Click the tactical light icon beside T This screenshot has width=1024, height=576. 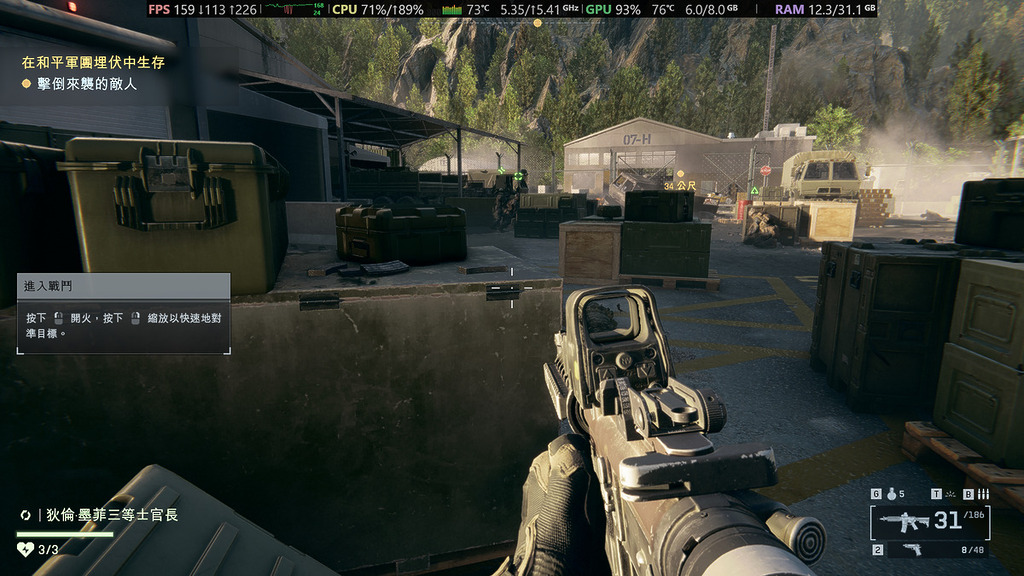coord(951,494)
